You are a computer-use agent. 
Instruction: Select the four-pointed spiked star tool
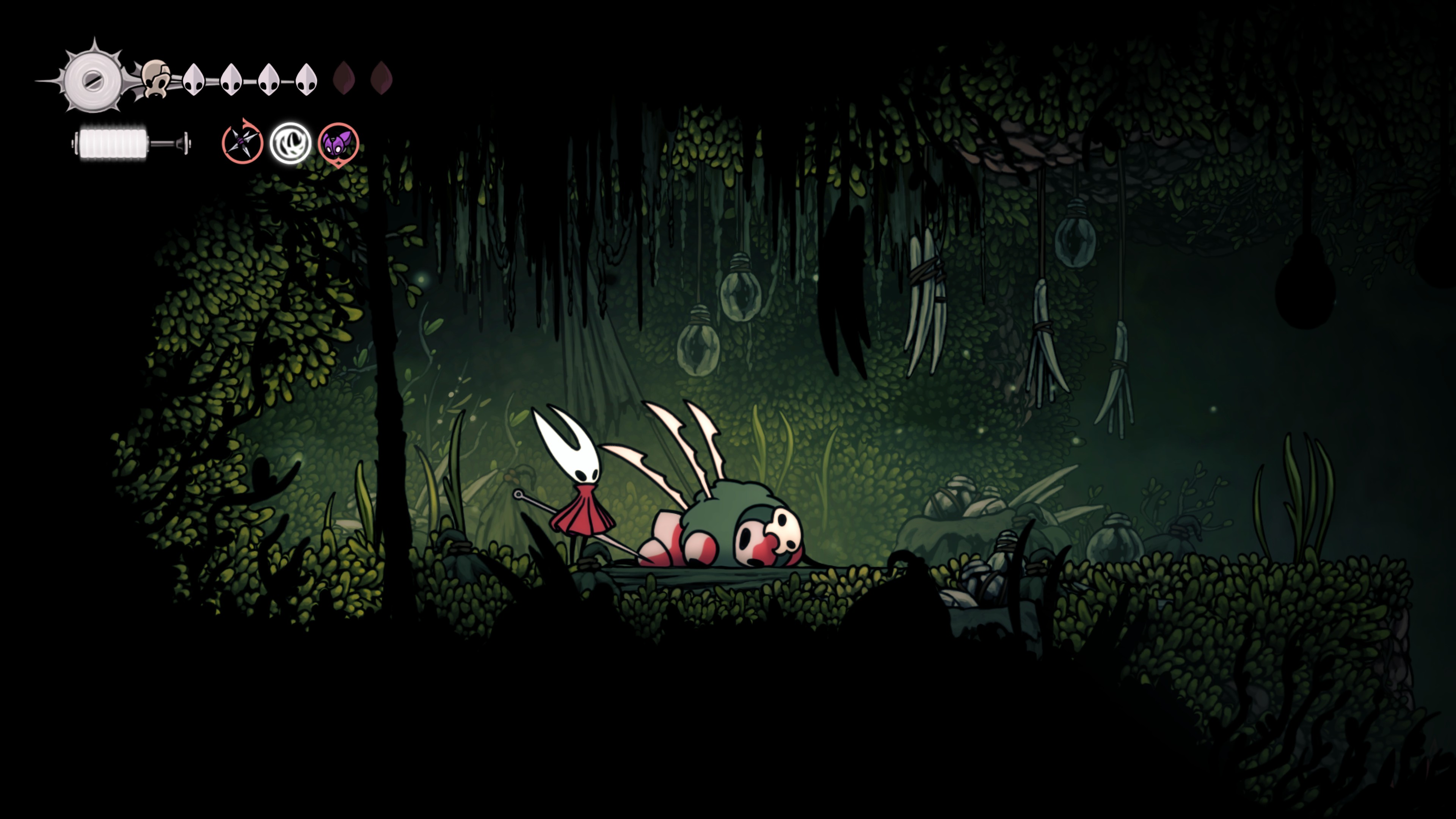[242, 143]
